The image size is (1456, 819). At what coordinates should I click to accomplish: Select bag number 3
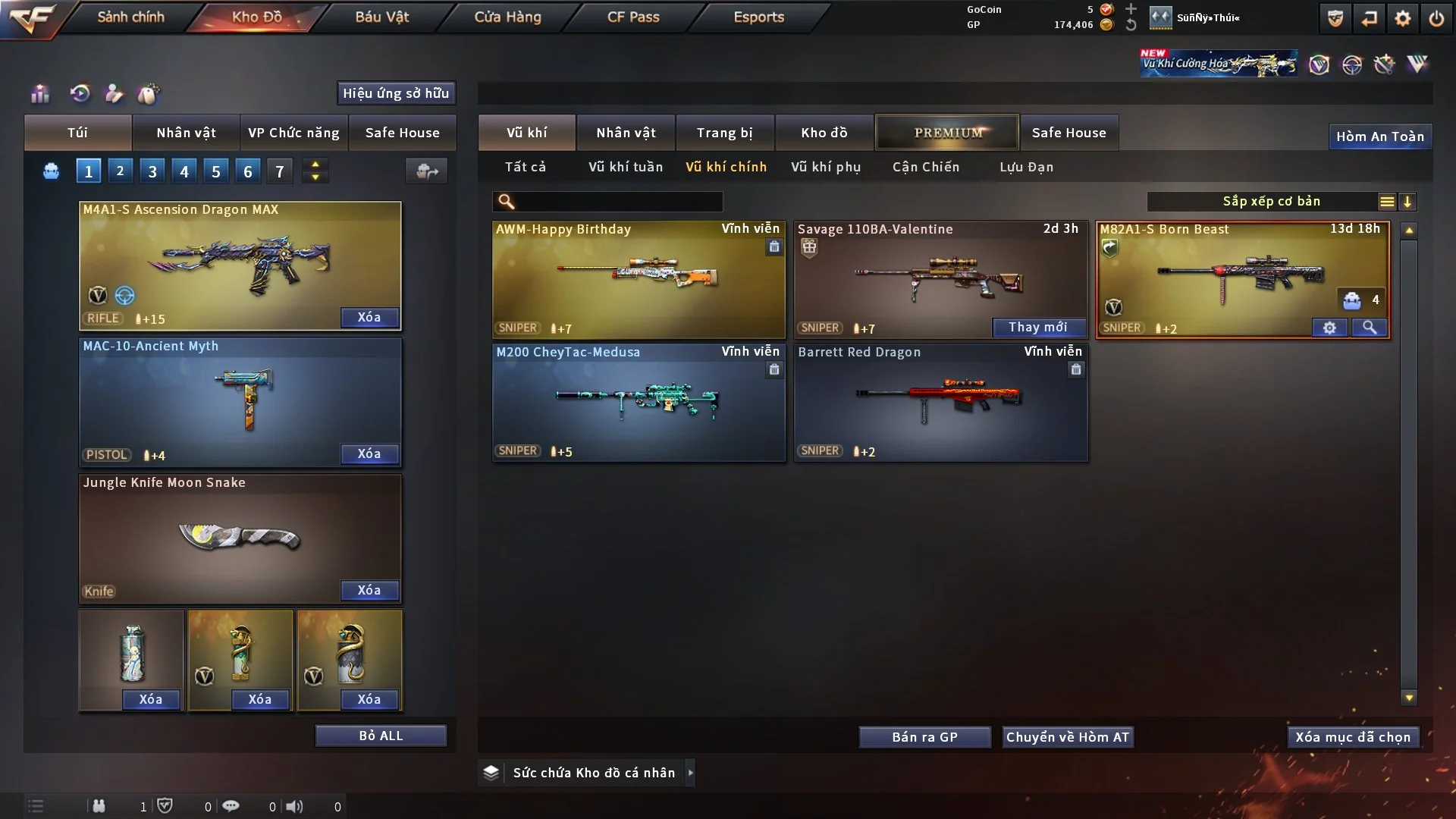pos(152,171)
